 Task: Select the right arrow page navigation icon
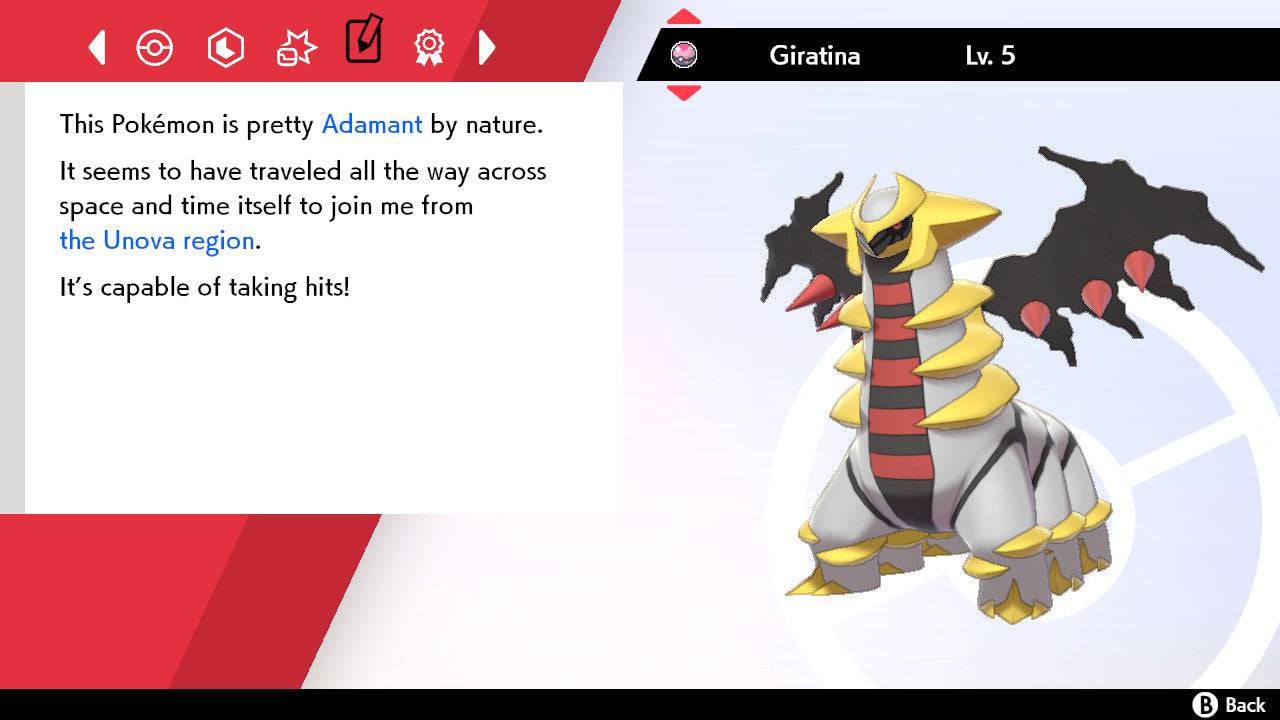(x=487, y=46)
